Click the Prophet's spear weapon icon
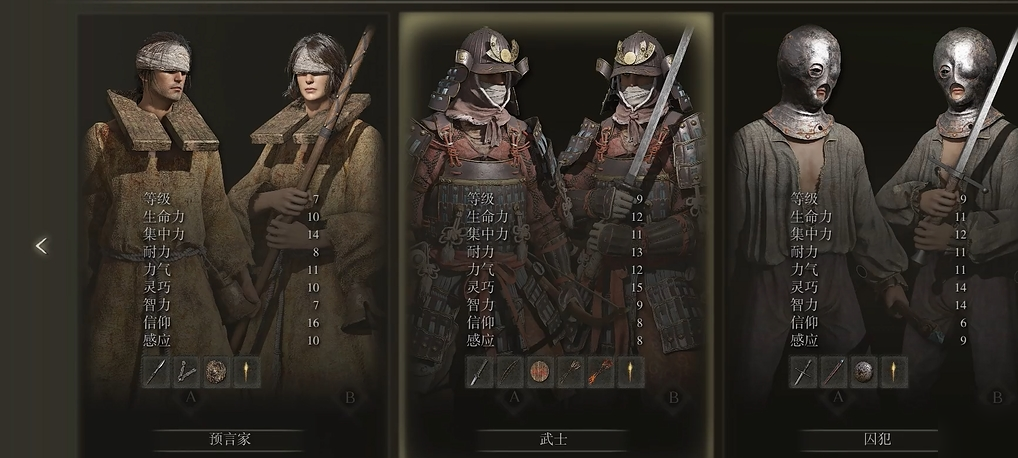Screen dimensions: 1018x458 click(x=157, y=372)
